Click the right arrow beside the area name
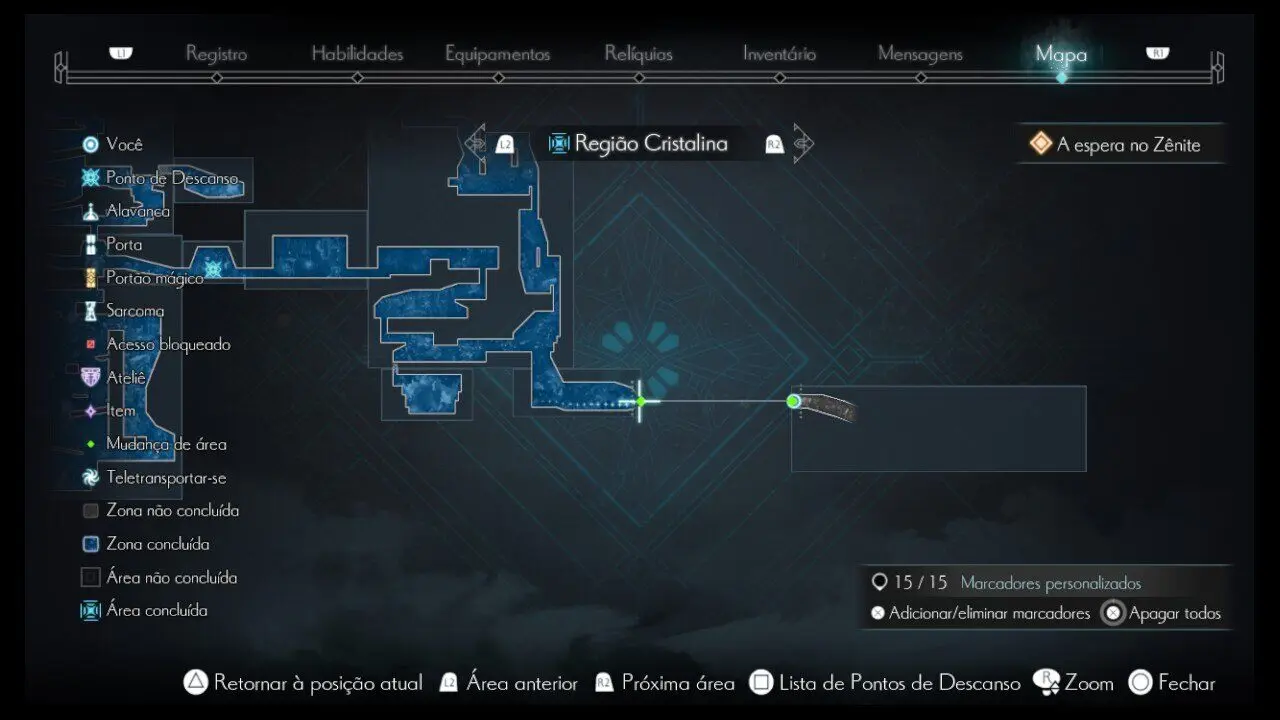Screen dimensions: 1280x720 click(x=802, y=144)
